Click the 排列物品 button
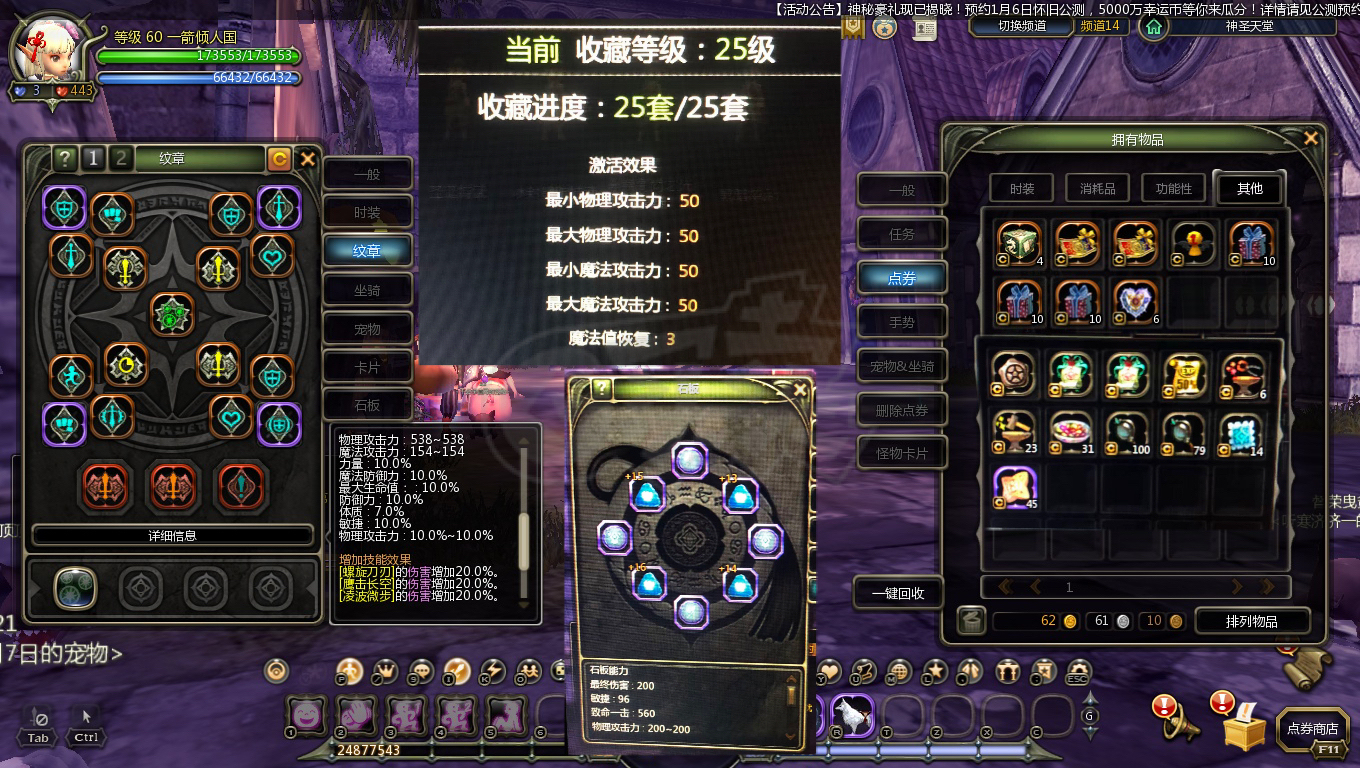1360x768 pixels. point(1251,620)
